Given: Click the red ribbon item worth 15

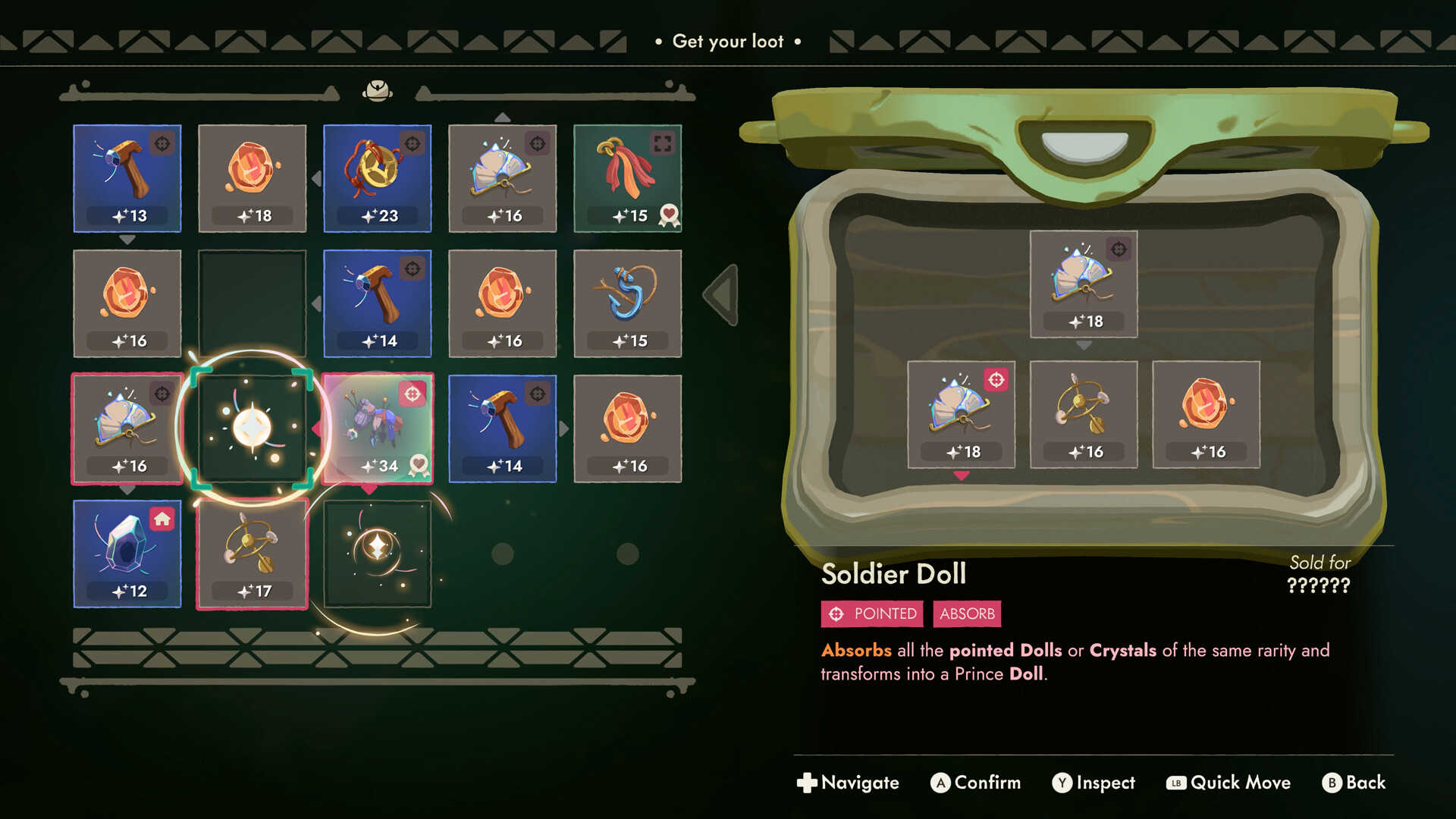Looking at the screenshot, I should (x=627, y=178).
